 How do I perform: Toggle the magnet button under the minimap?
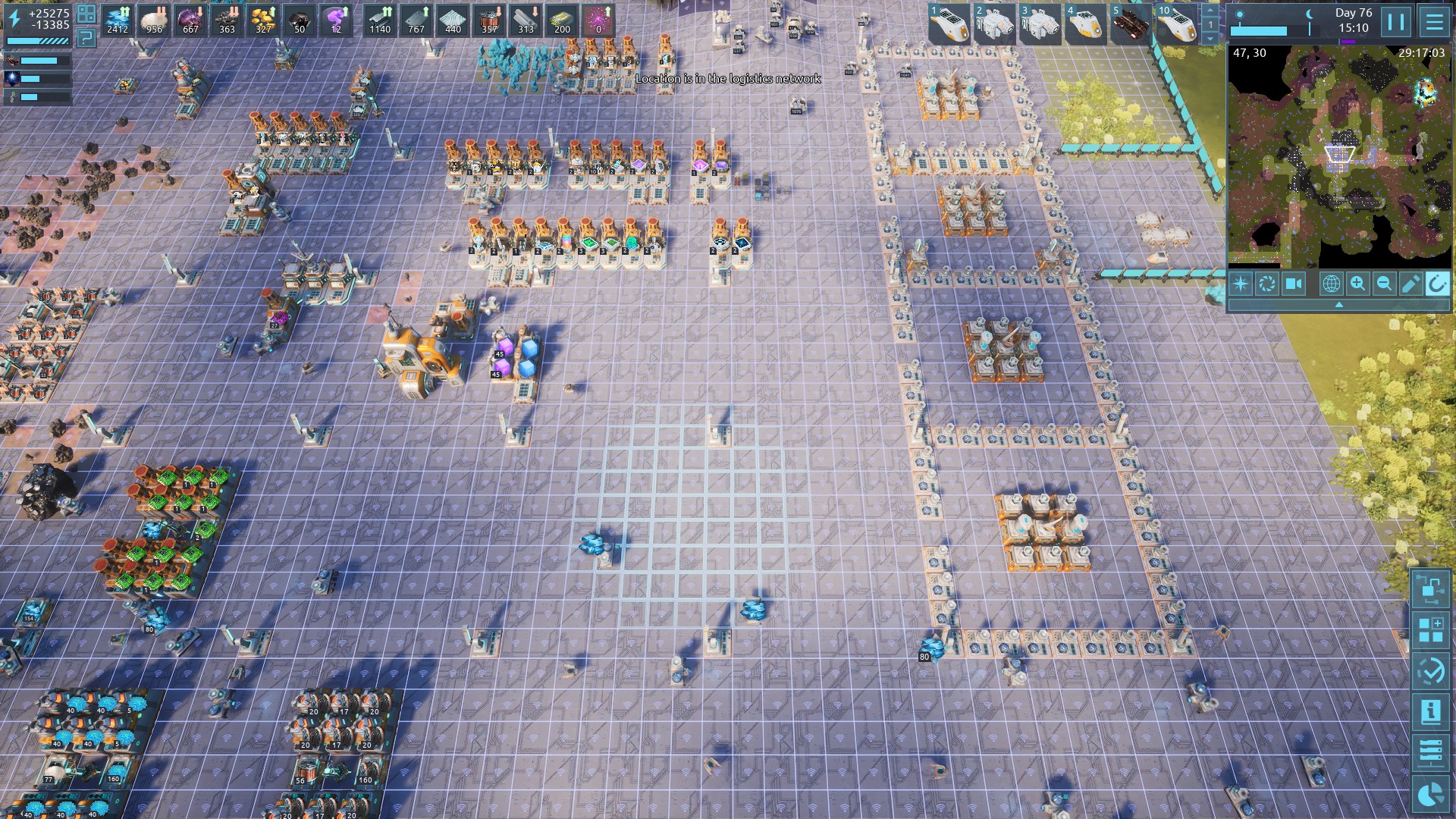(1437, 284)
